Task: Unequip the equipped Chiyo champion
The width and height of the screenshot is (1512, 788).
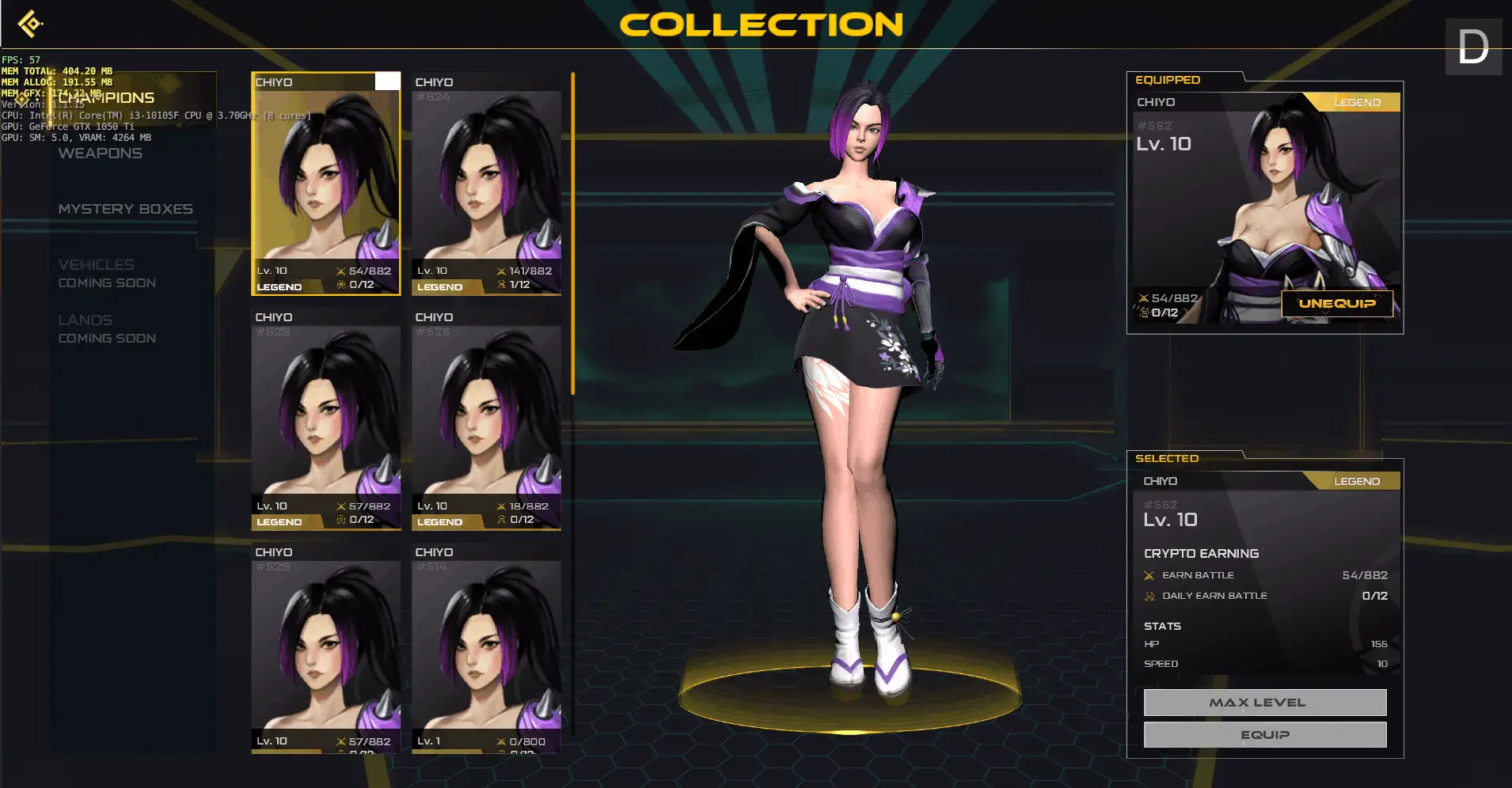Action: click(1336, 304)
